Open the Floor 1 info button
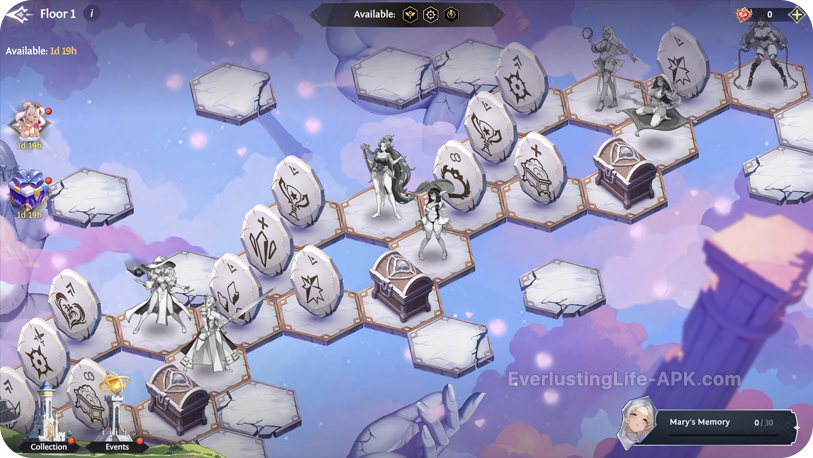This screenshot has width=813, height=458. 92,14
